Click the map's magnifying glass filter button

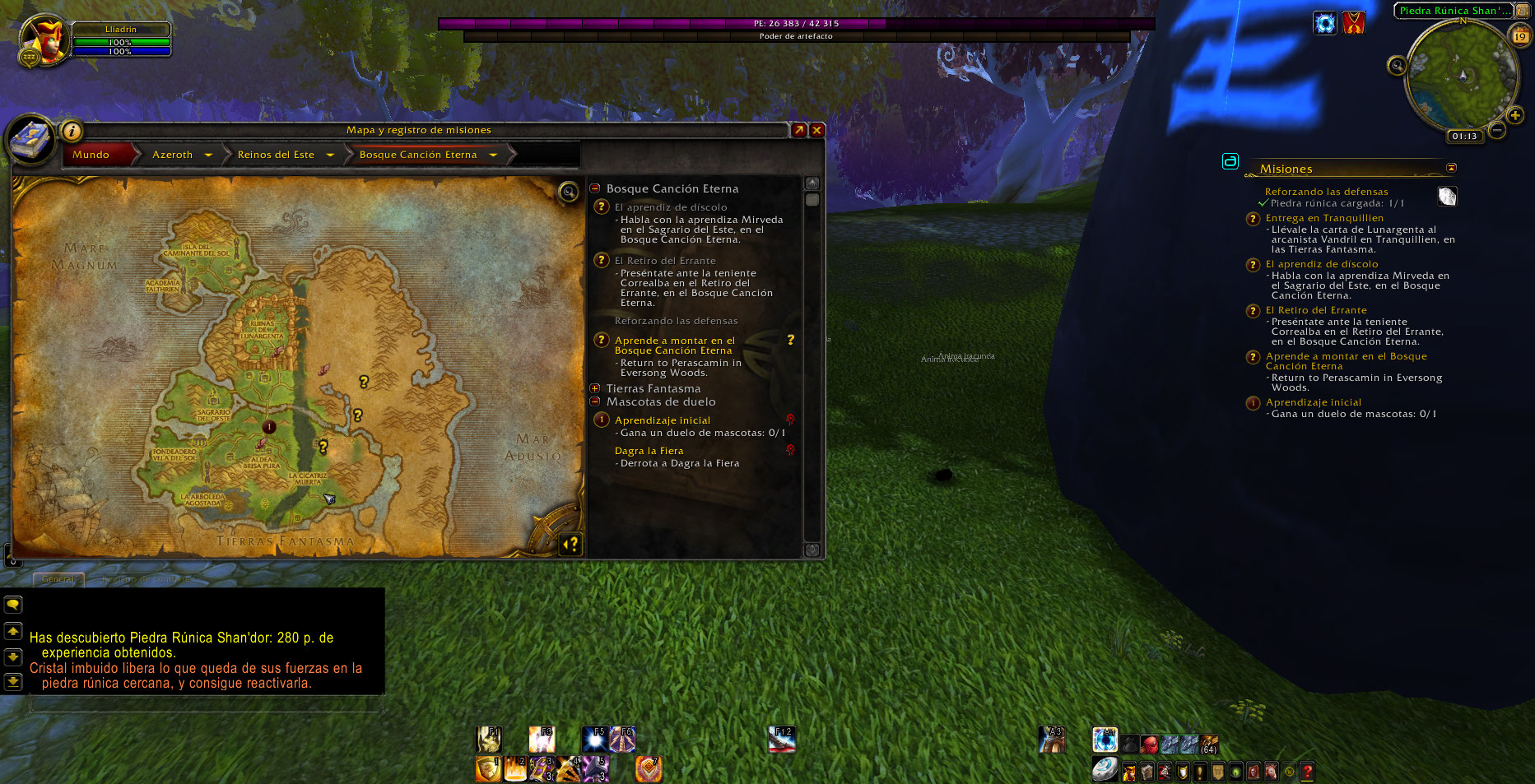coord(568,192)
